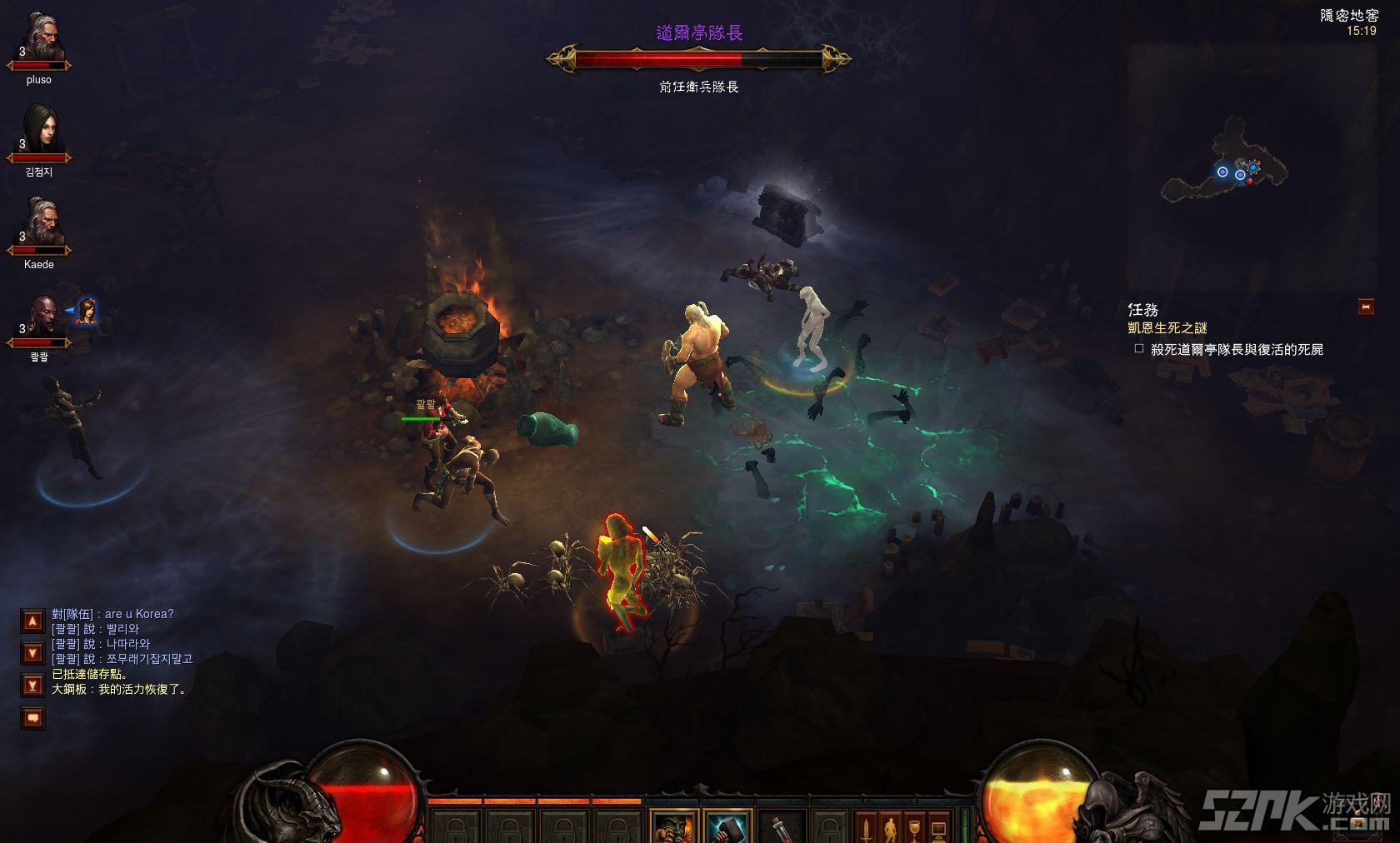
Task: Click the chat scroll-down arrow button
Action: click(x=32, y=653)
